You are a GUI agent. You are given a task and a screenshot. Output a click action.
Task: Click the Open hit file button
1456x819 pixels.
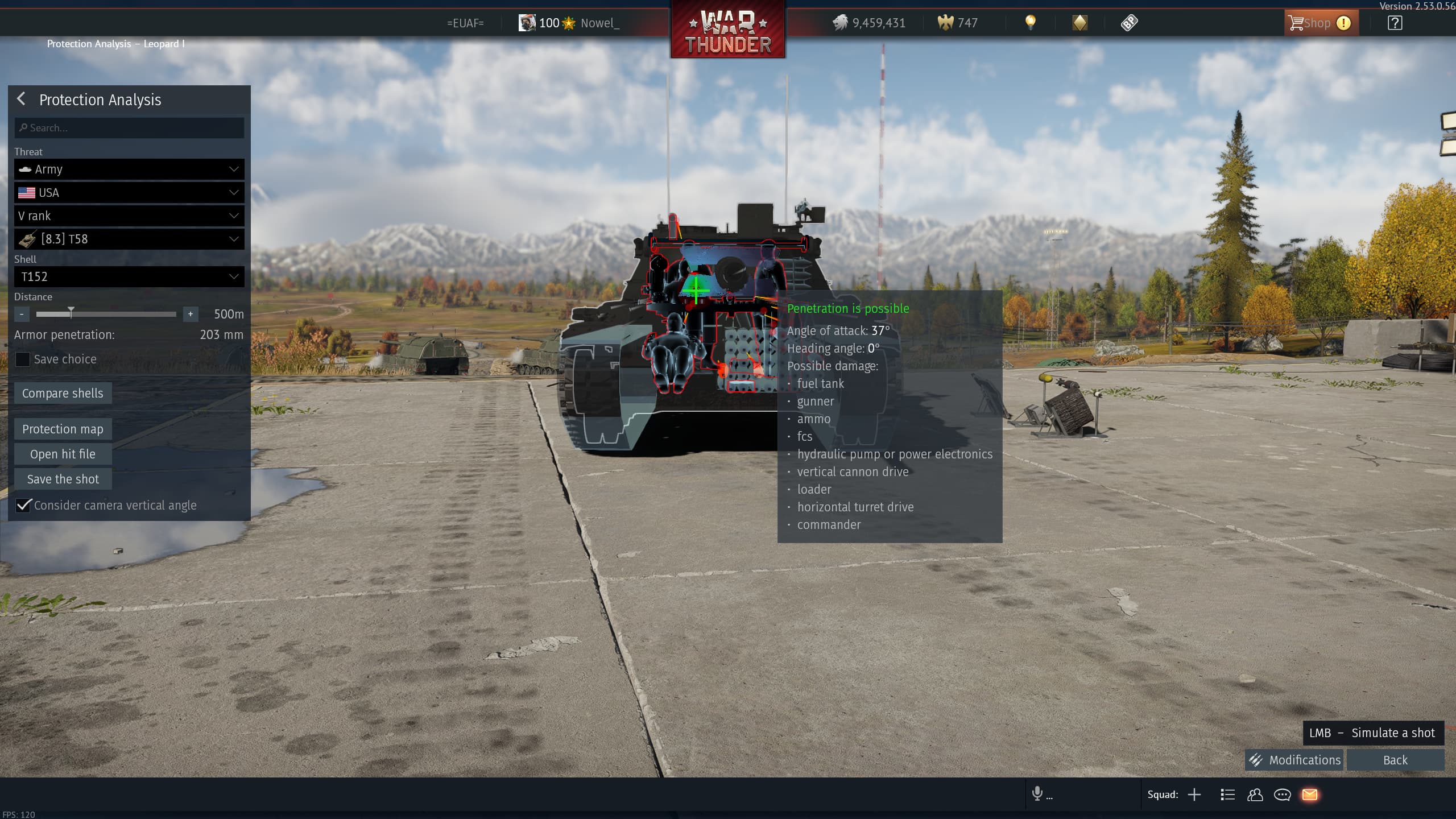(x=63, y=454)
